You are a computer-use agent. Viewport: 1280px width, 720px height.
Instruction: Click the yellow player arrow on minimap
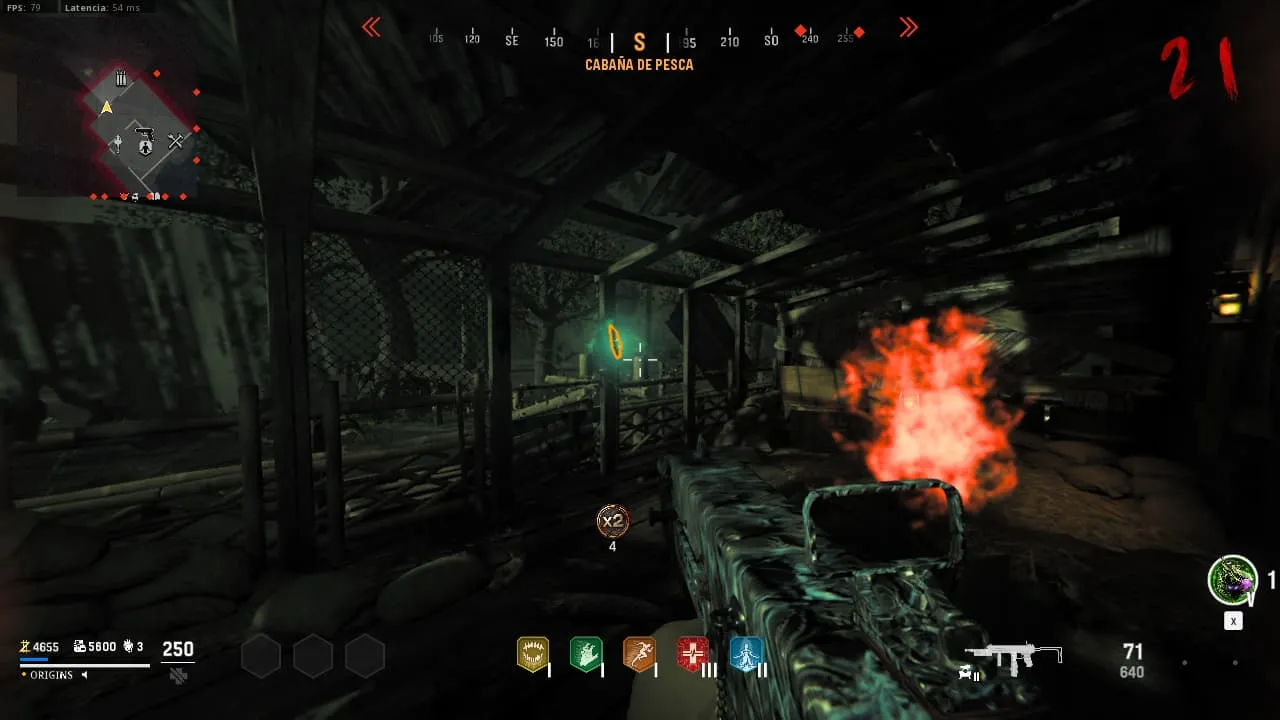click(106, 107)
